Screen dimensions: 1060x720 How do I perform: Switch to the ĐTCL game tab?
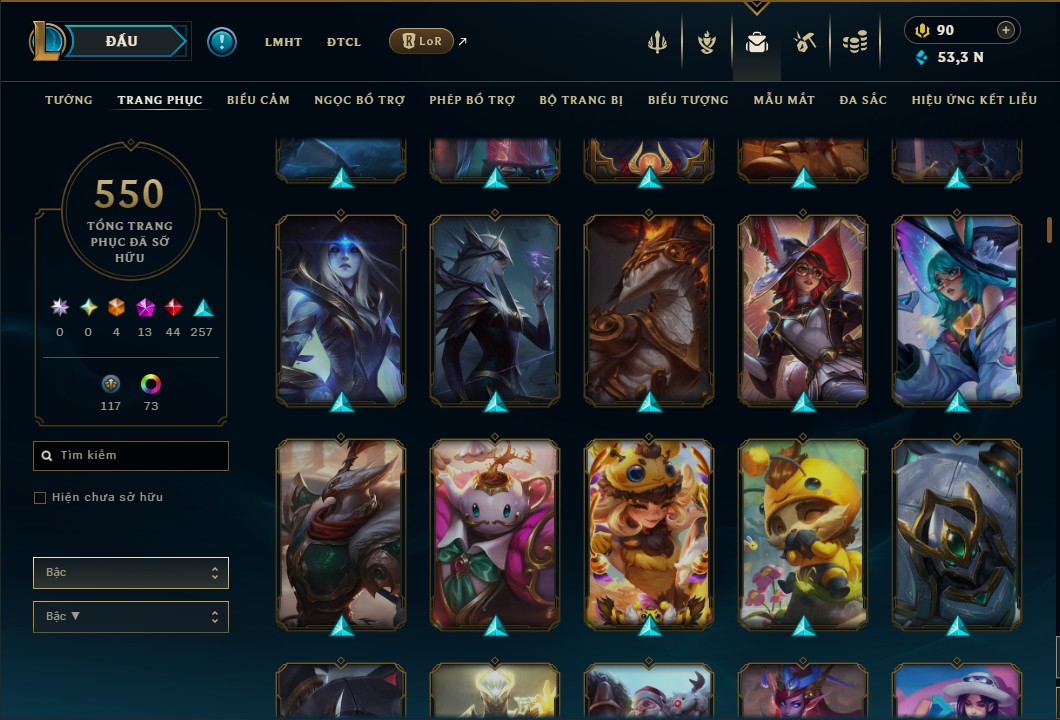[x=344, y=42]
